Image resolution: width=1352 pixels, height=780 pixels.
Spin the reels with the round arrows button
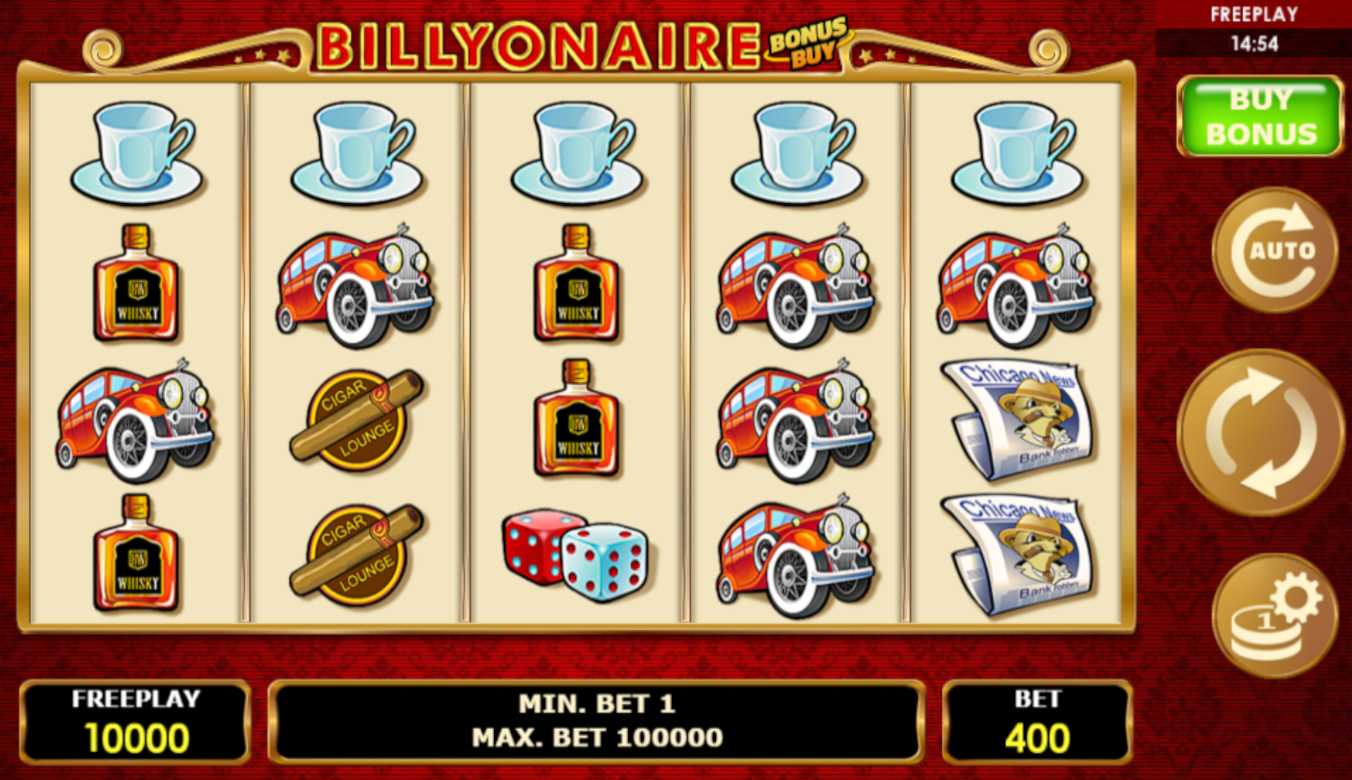click(1260, 432)
